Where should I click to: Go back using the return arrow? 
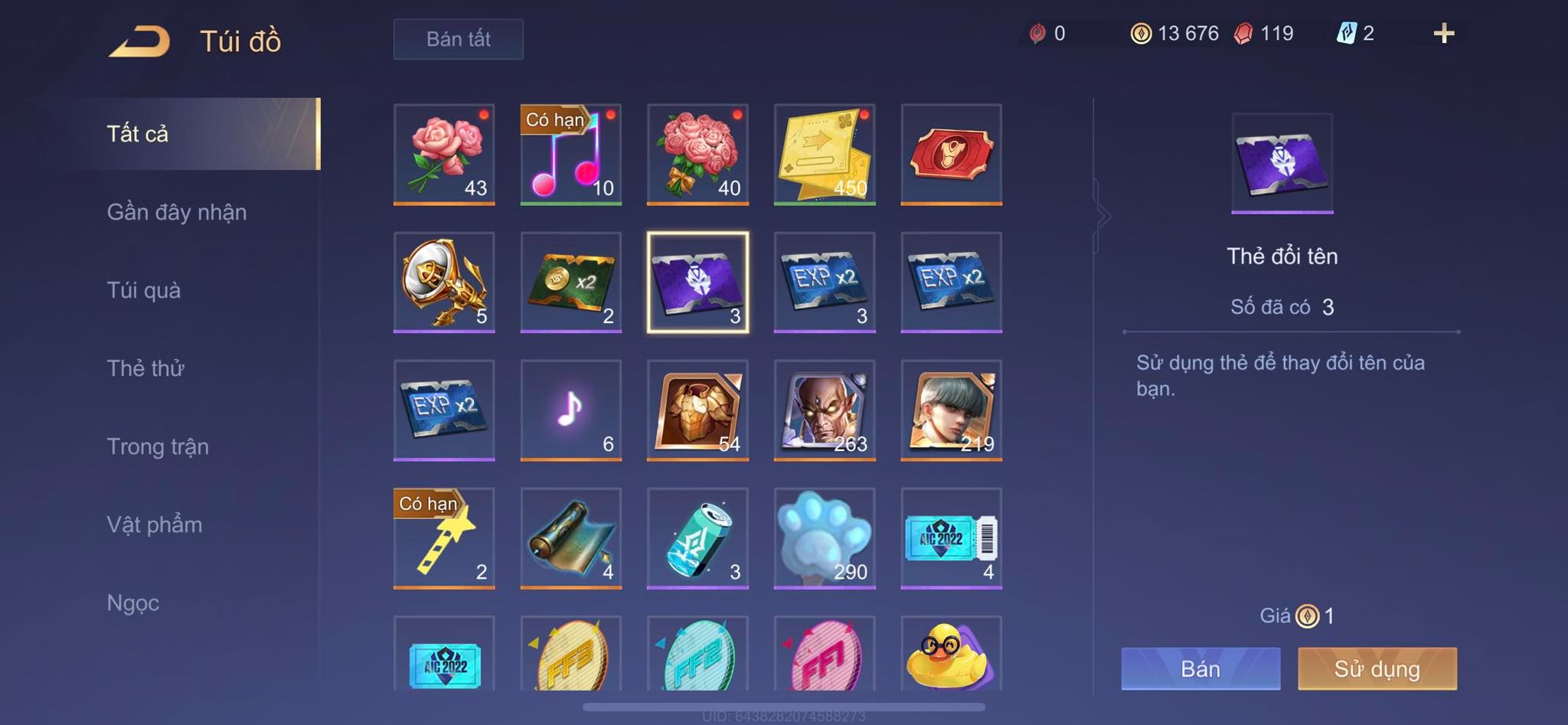pyautogui.click(x=139, y=41)
